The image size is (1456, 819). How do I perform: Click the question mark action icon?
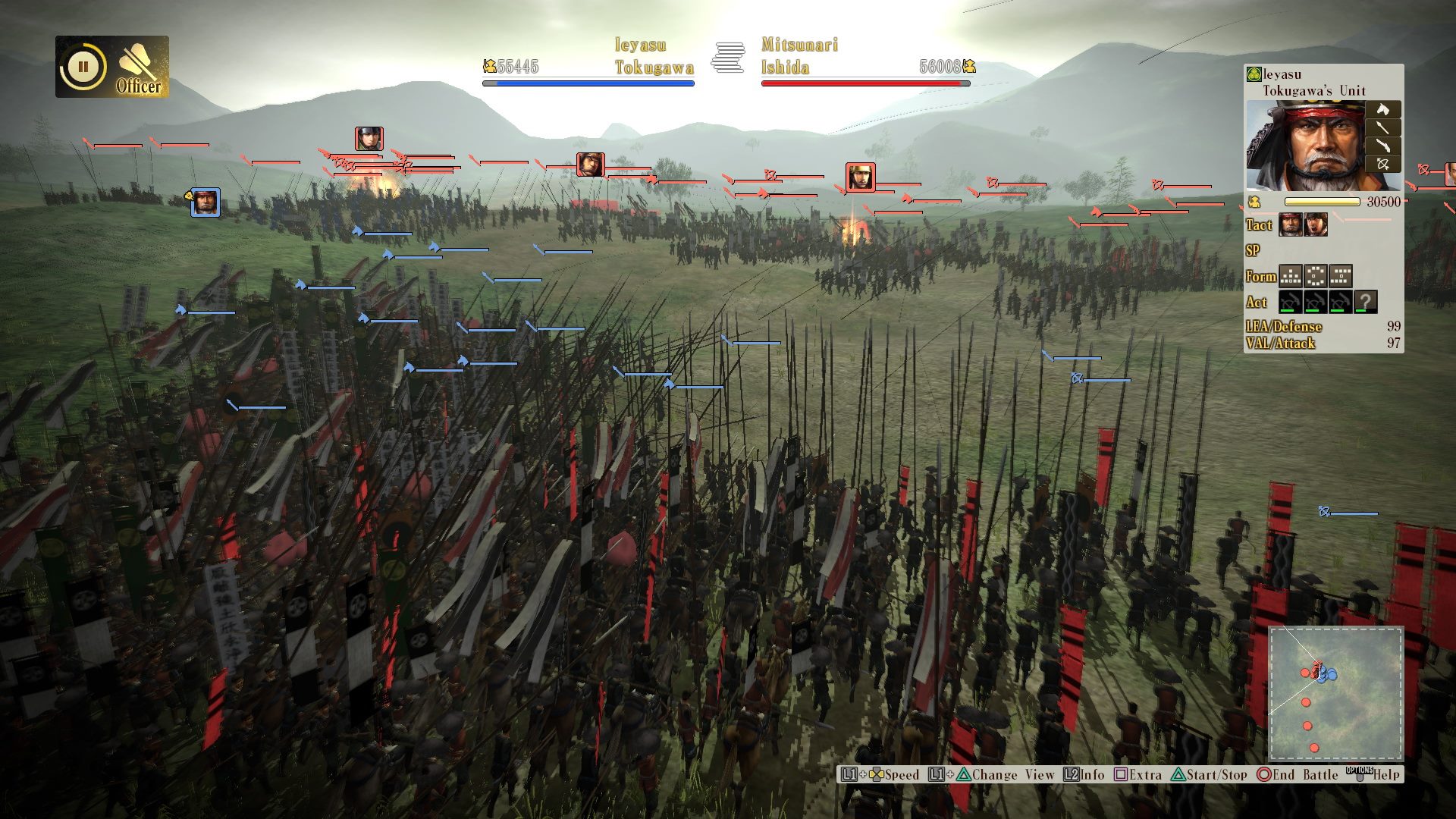[1365, 302]
